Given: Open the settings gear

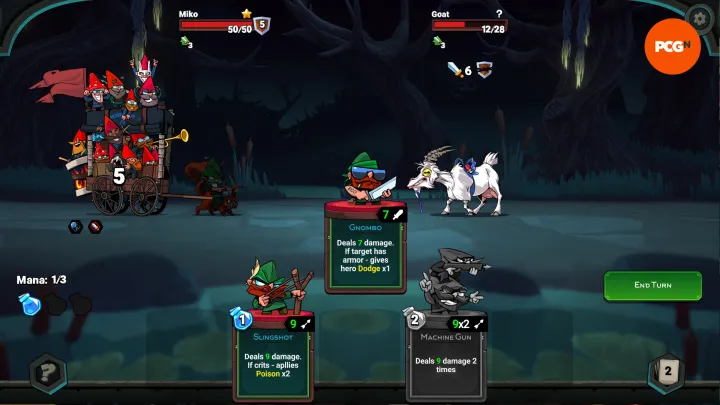Looking at the screenshot, I should (x=699, y=19).
